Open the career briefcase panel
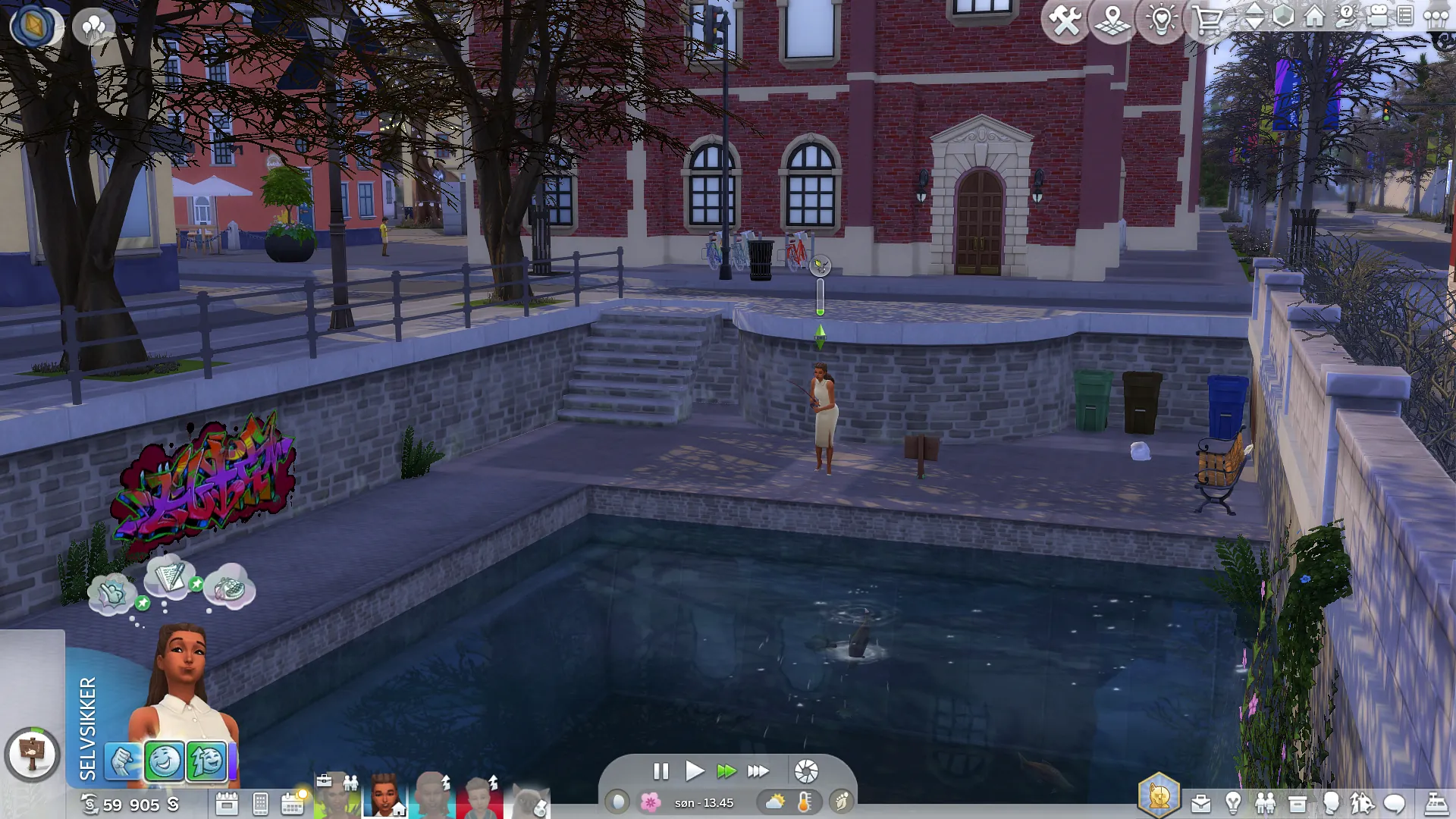 pos(1201,803)
